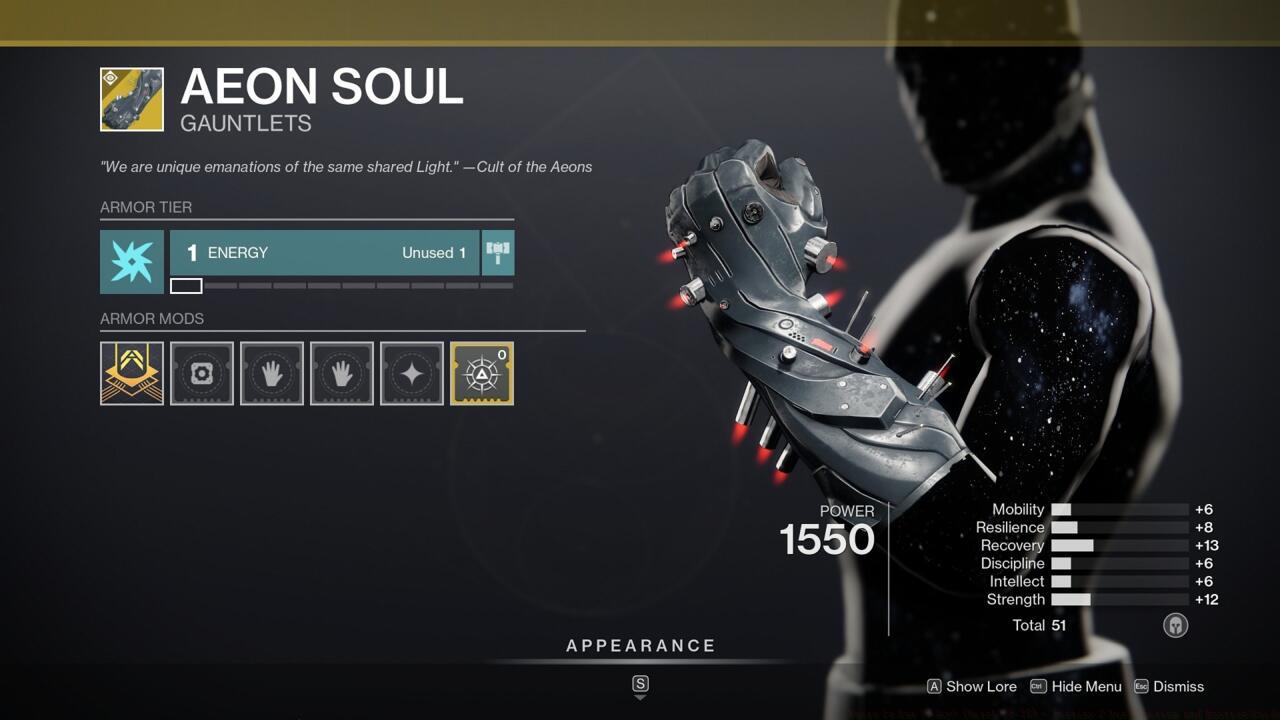Open the Appearance section
1280x720 pixels.
pos(641,645)
